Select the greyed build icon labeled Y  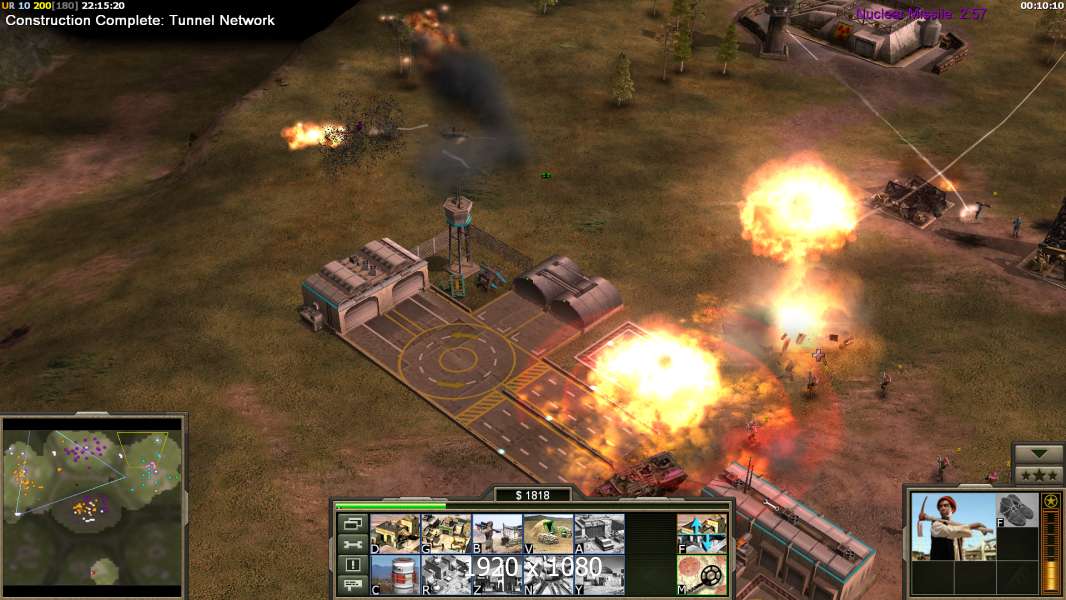coord(599,575)
